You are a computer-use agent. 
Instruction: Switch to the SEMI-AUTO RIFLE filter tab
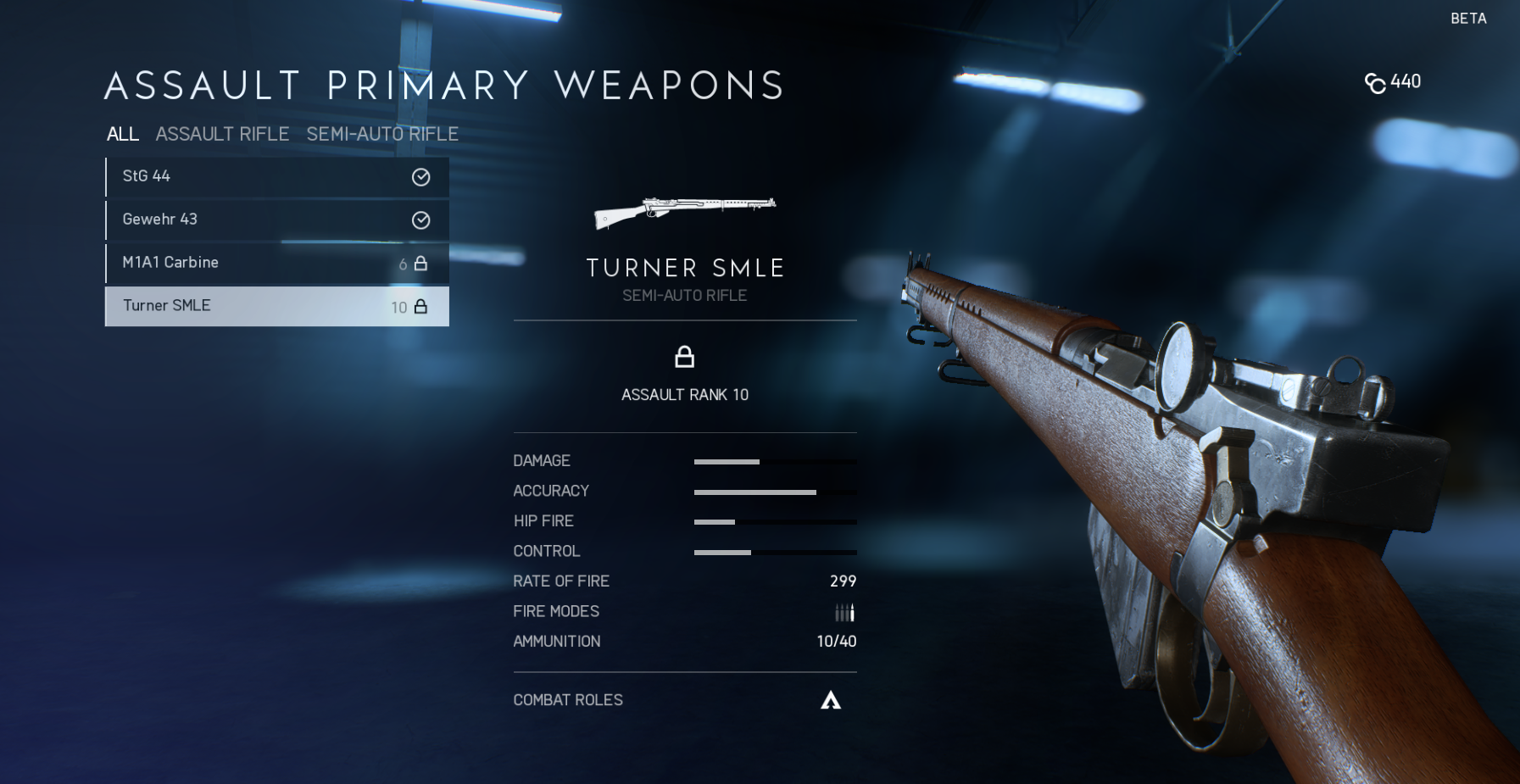click(382, 134)
